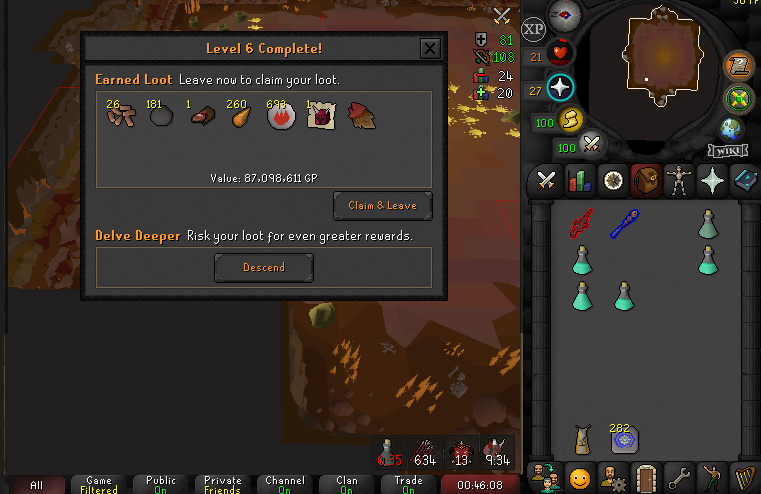
Task: Open the Combat Options tab
Action: [x=547, y=180]
